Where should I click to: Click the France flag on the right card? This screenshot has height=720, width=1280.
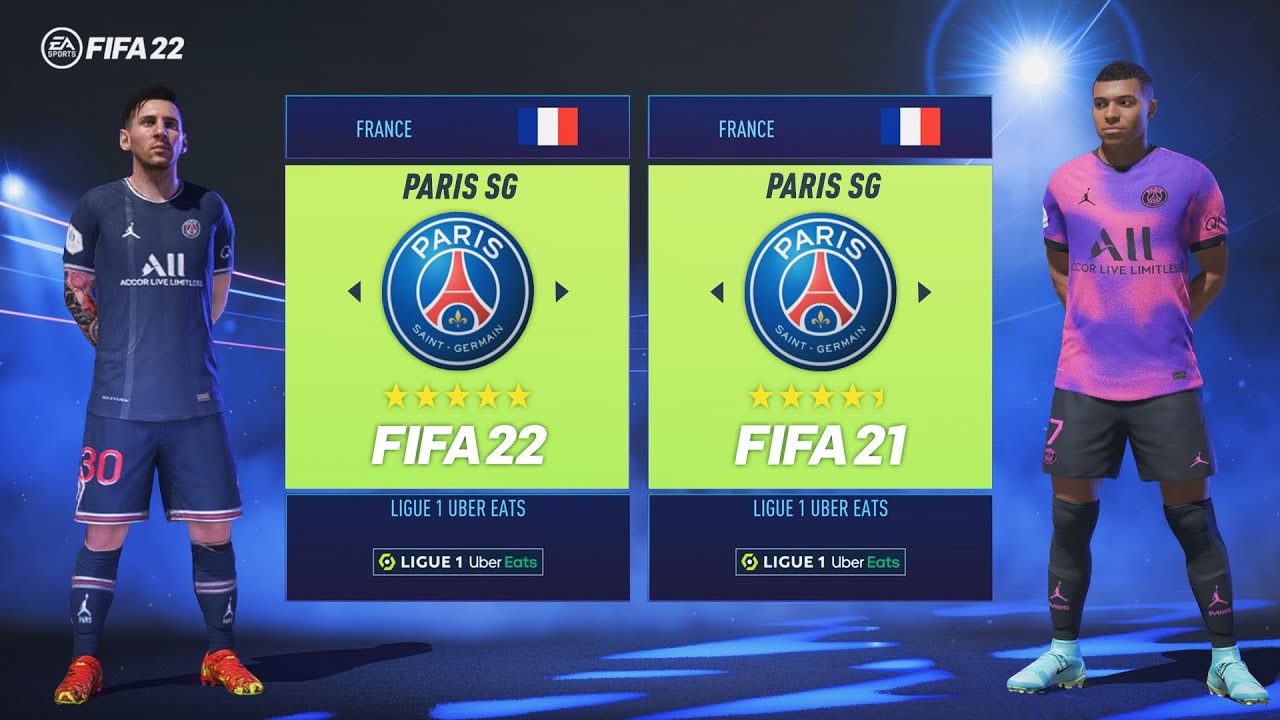(908, 127)
